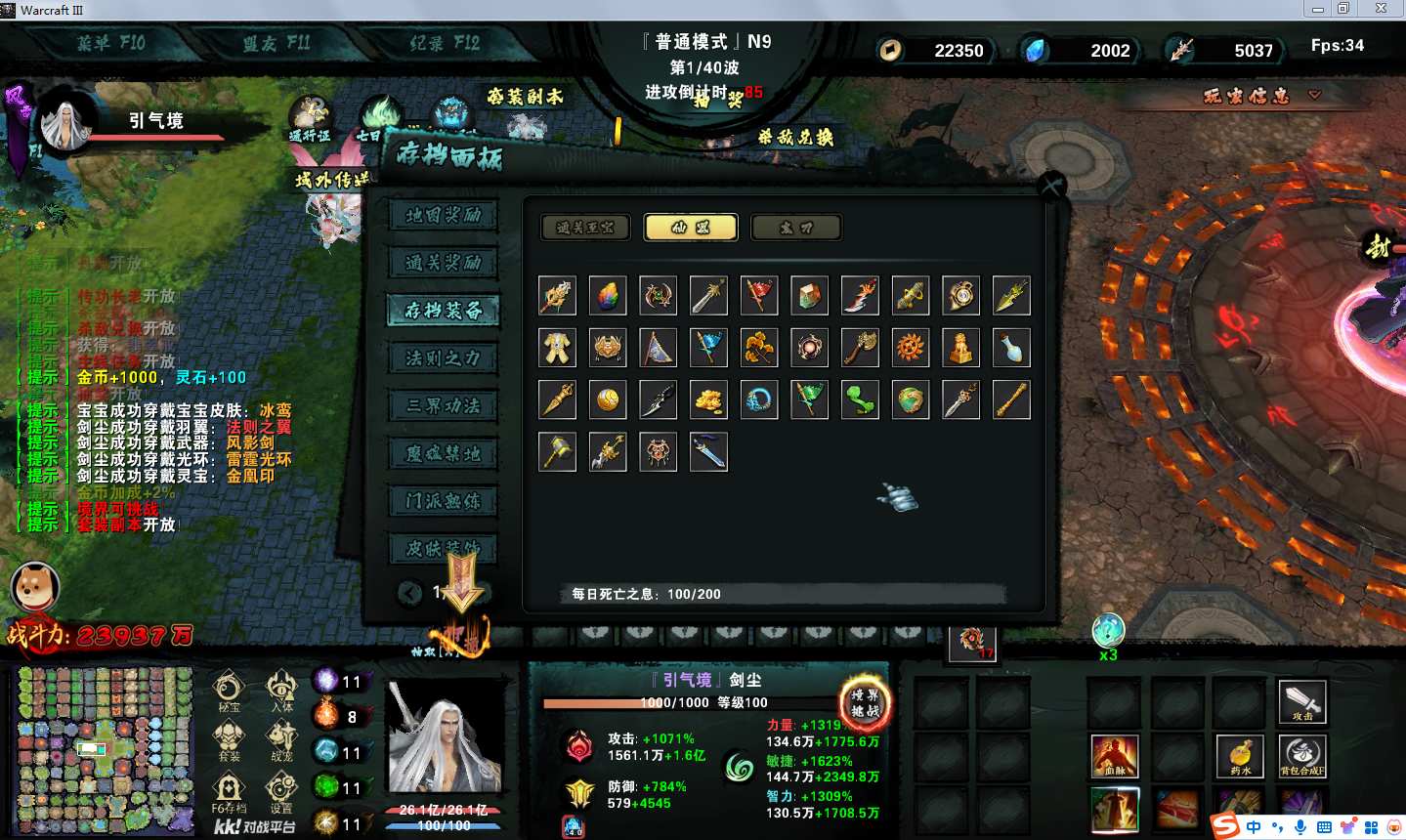Image resolution: width=1406 pixels, height=840 pixels.
Task: Open the 设置 settings icon
Action: point(281,792)
